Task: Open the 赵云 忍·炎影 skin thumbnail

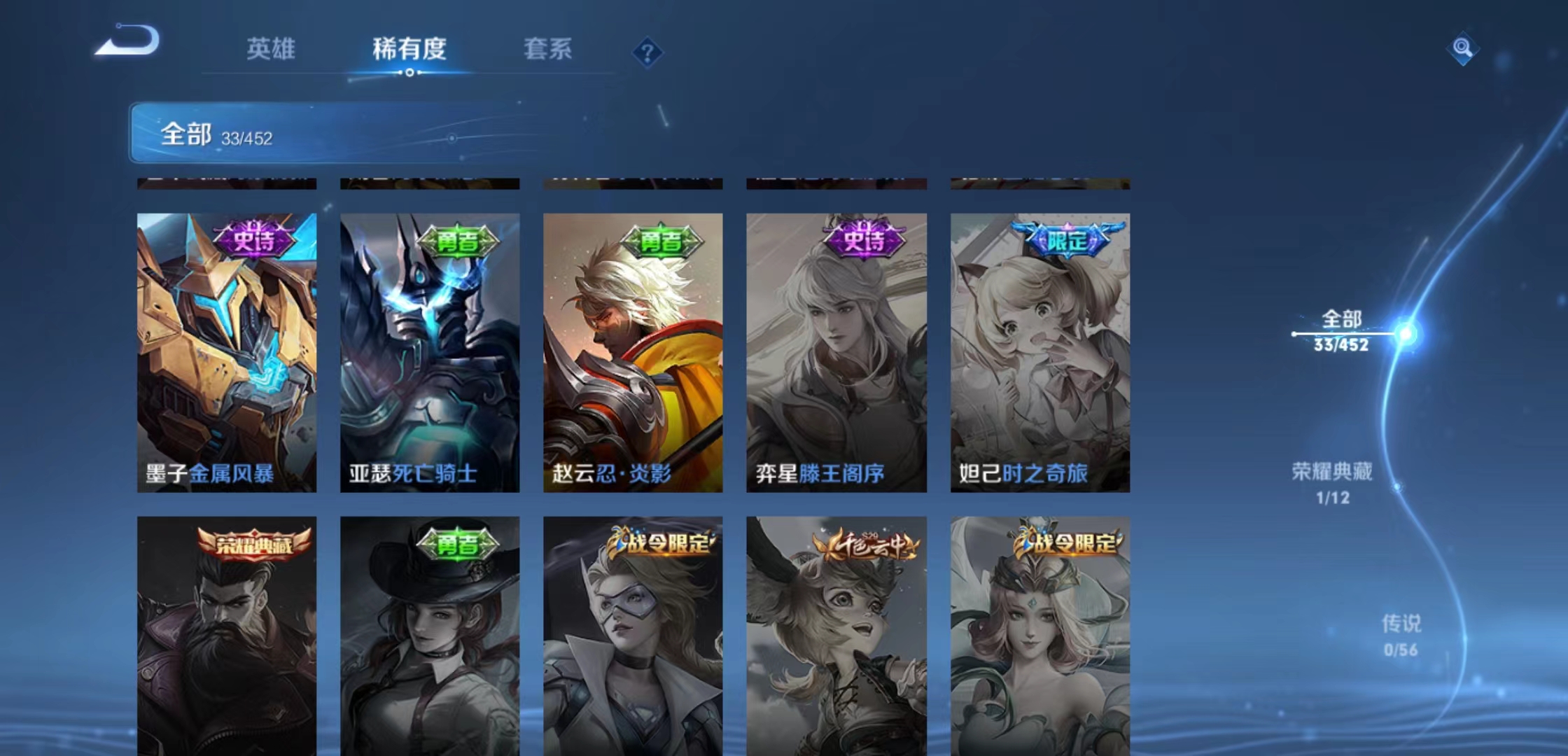Action: click(x=633, y=350)
